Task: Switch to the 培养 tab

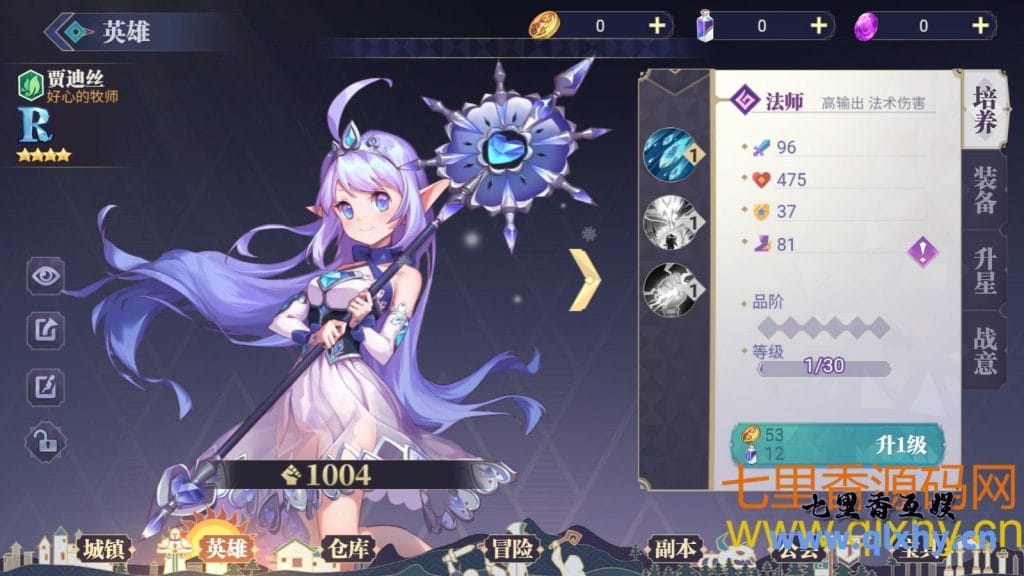Action: click(x=984, y=109)
